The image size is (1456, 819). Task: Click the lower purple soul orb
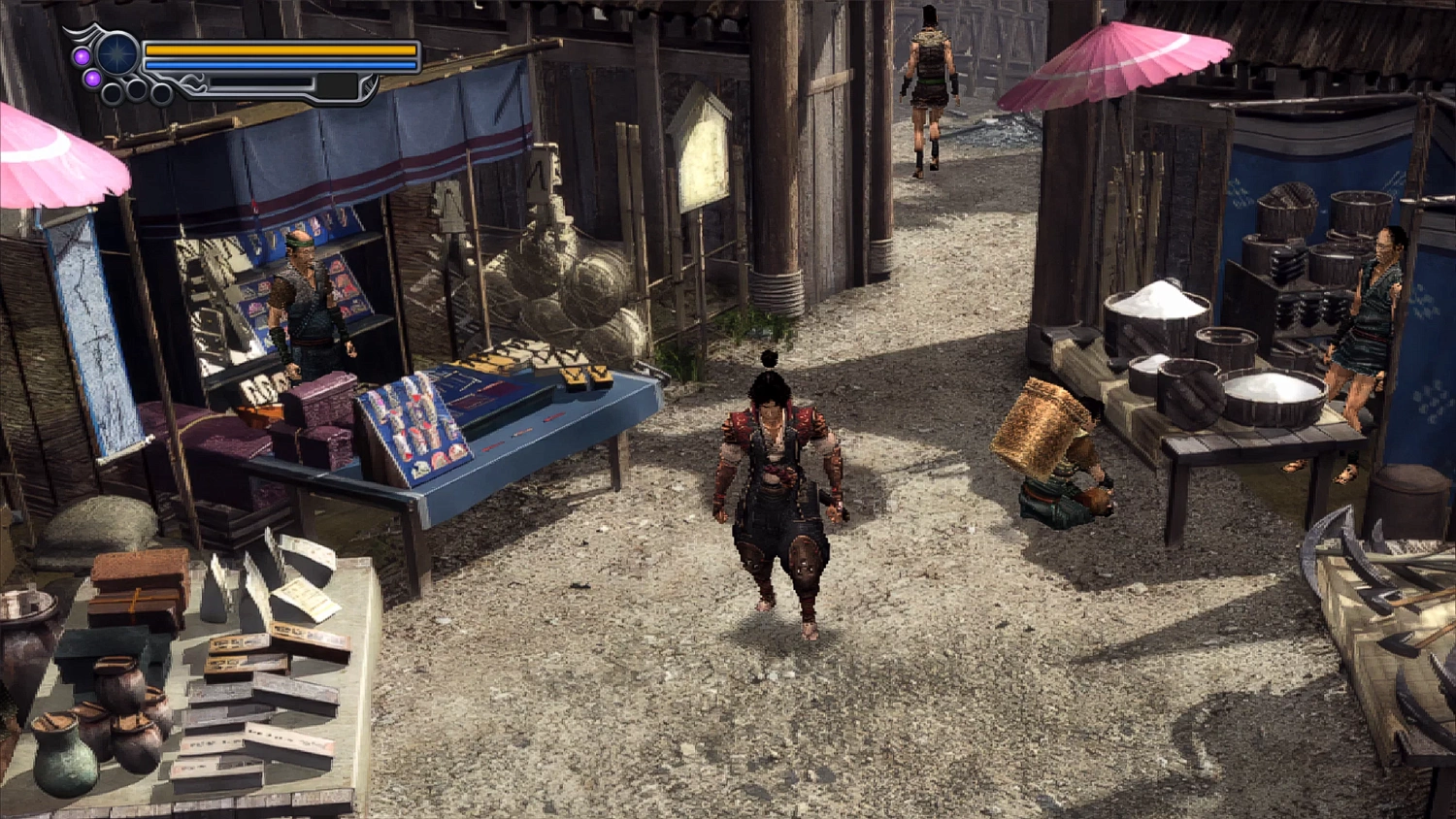point(92,79)
